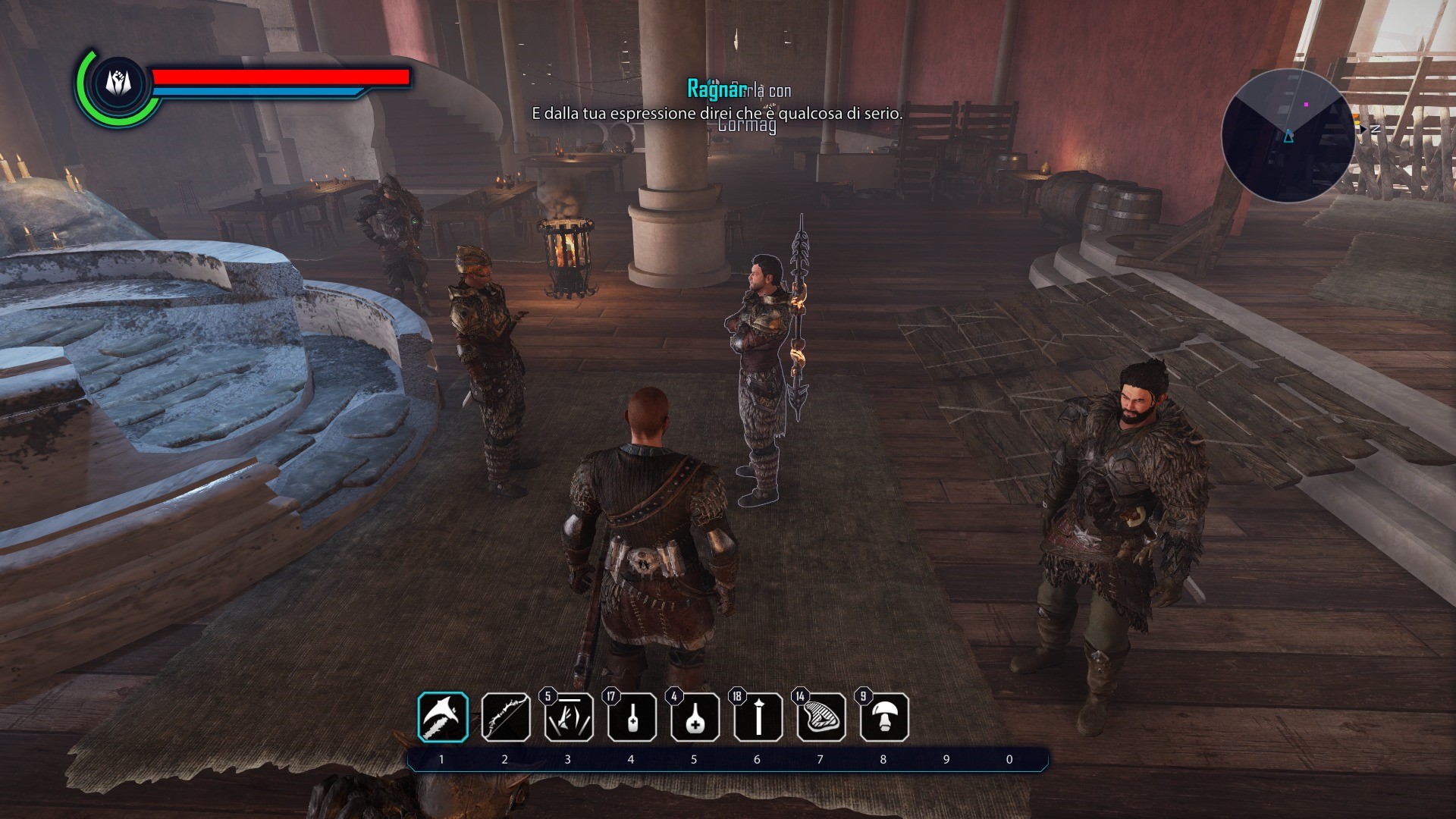Use the round healing flask
The image size is (1456, 819).
click(695, 717)
